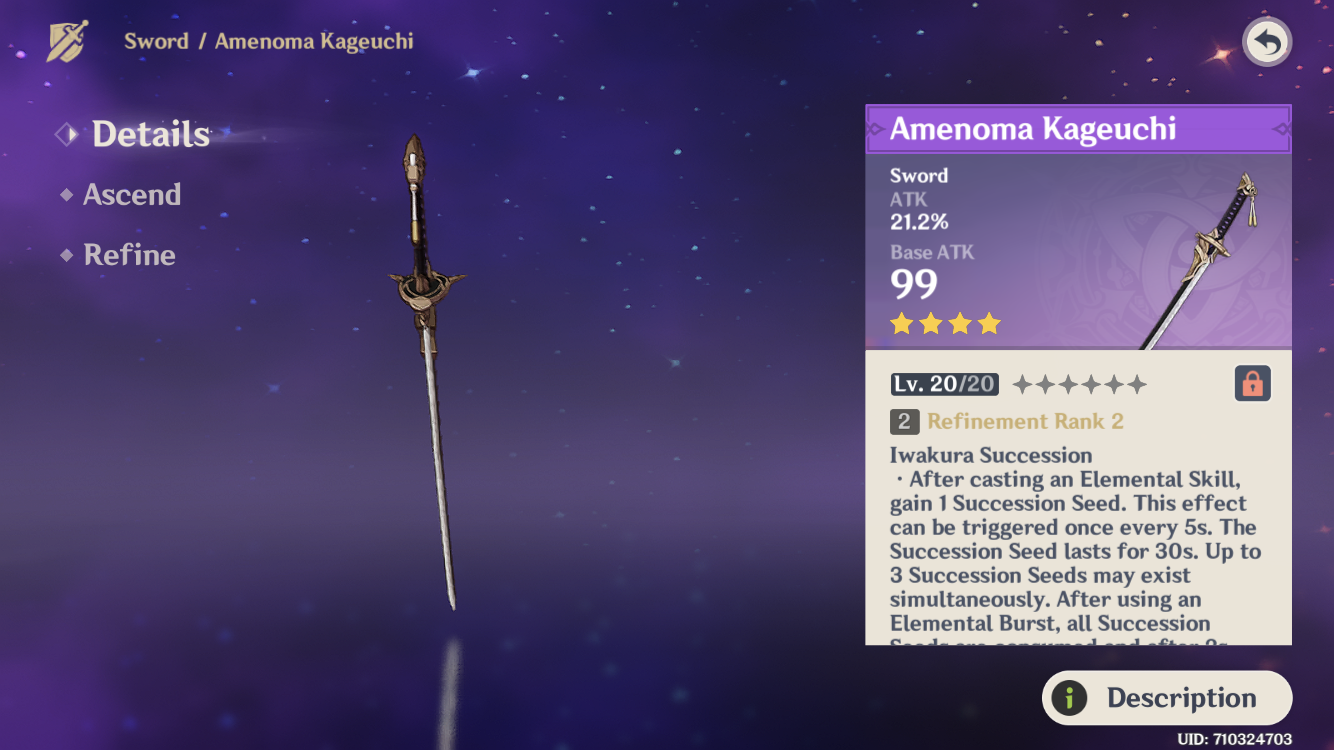Click the ATK 21.2% stat line
Viewport: 1334px width, 750px height.
click(x=912, y=212)
